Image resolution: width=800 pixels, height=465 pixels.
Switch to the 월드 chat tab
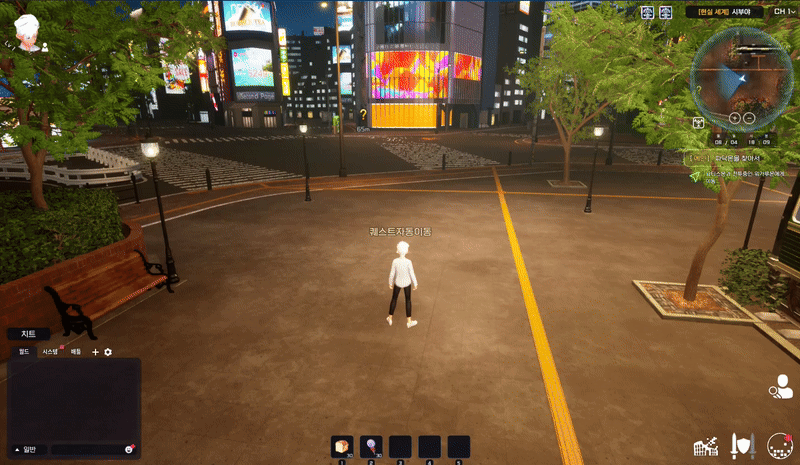point(24,352)
